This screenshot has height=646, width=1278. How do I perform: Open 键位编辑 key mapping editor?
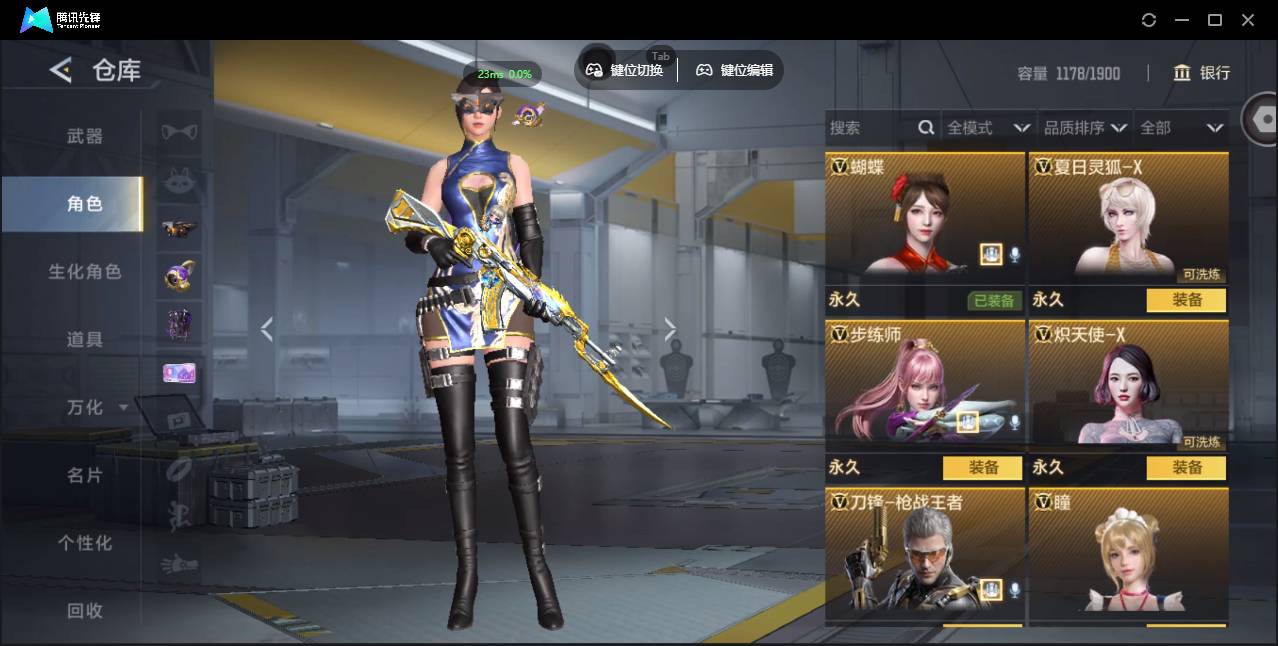coord(735,70)
